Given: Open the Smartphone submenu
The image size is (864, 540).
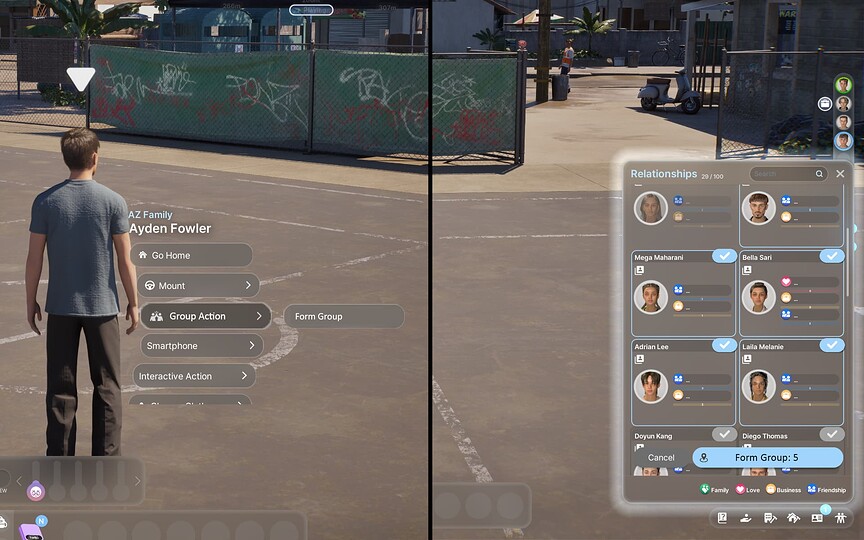Looking at the screenshot, I should (x=200, y=346).
